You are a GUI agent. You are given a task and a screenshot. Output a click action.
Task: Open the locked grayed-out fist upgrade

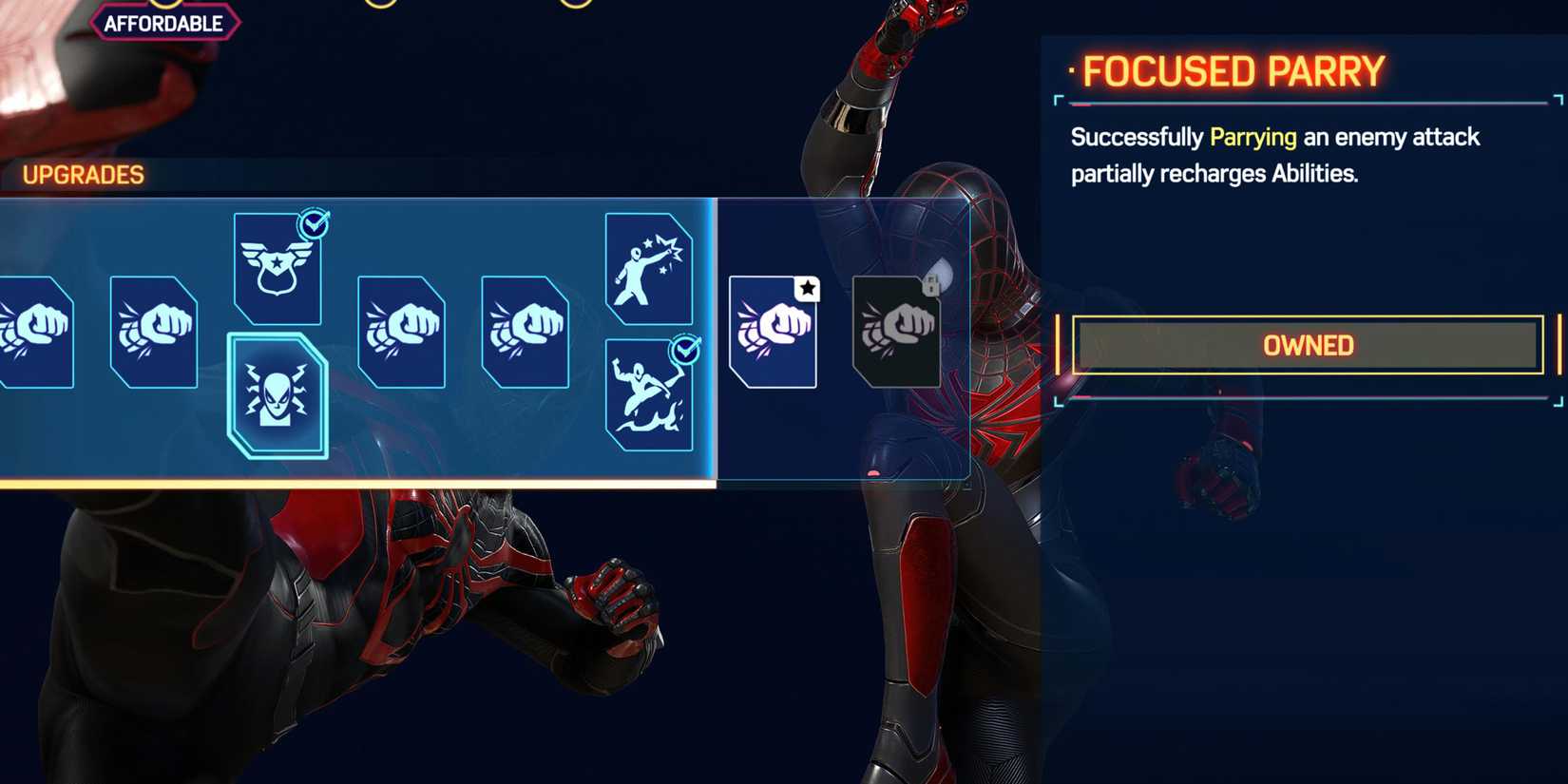[895, 335]
